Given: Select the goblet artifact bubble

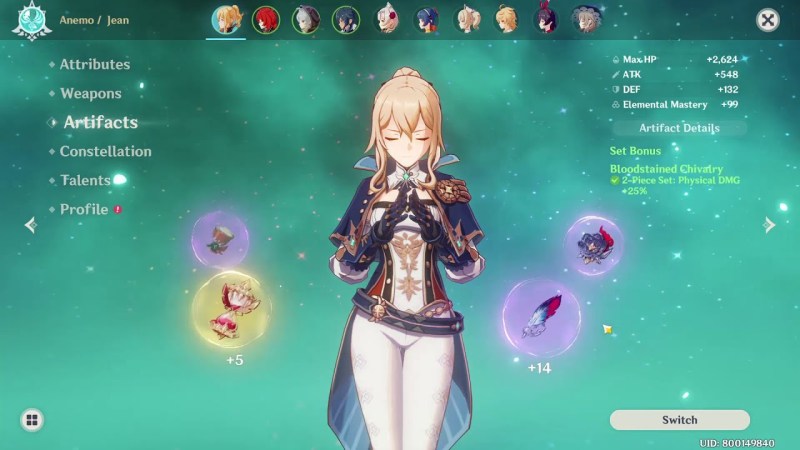Looking at the screenshot, I should (220, 239).
